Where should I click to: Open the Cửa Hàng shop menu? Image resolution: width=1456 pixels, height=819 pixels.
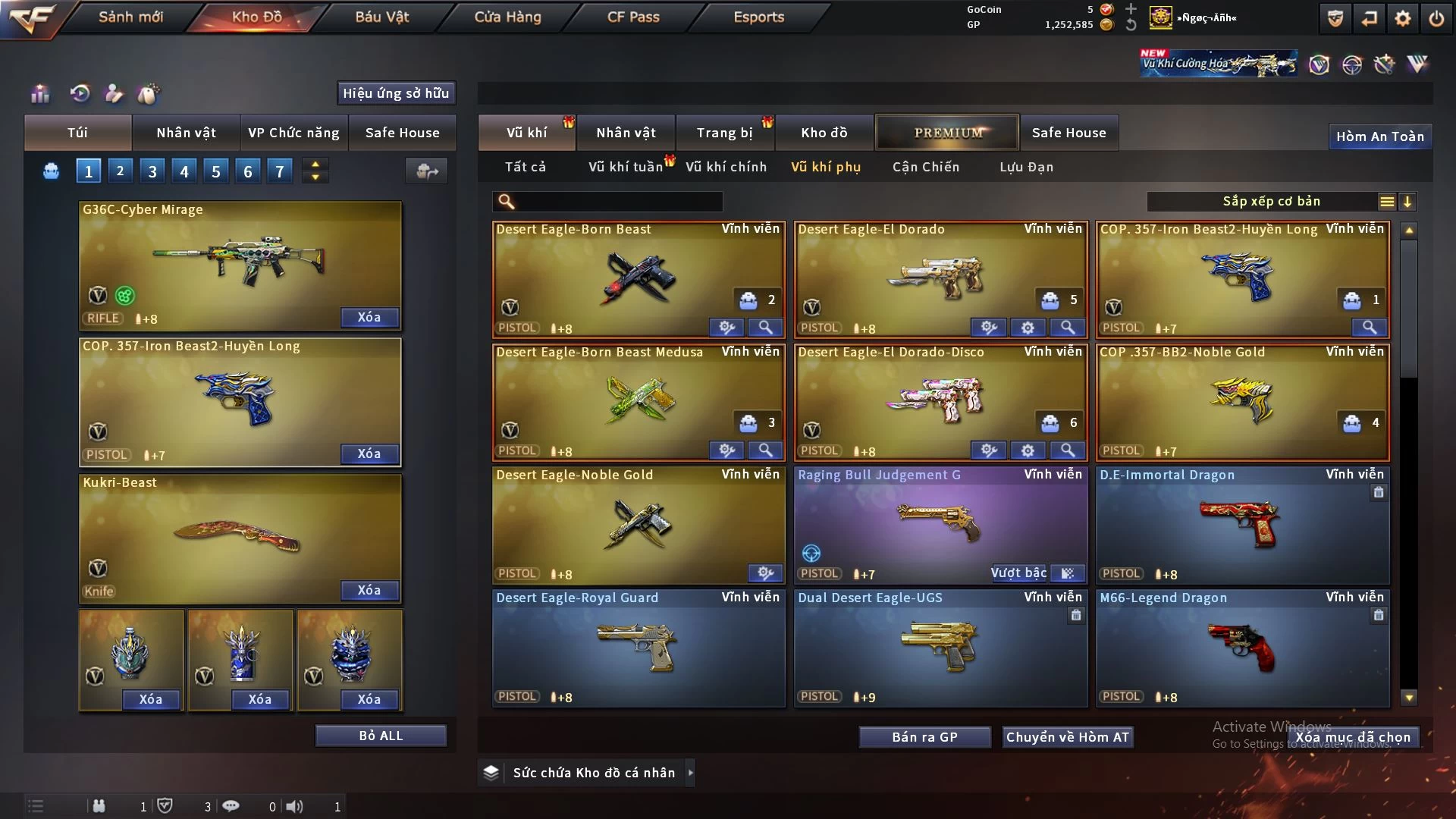point(507,17)
